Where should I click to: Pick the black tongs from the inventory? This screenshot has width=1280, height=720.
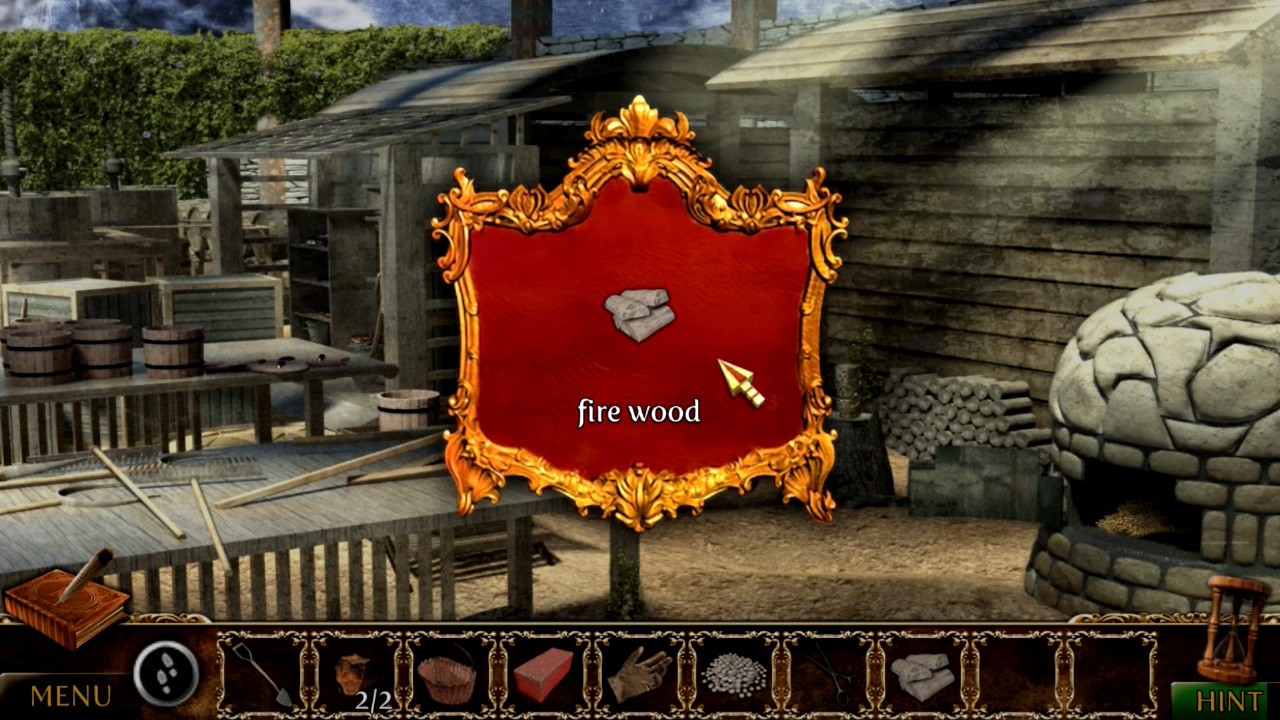coord(830,672)
